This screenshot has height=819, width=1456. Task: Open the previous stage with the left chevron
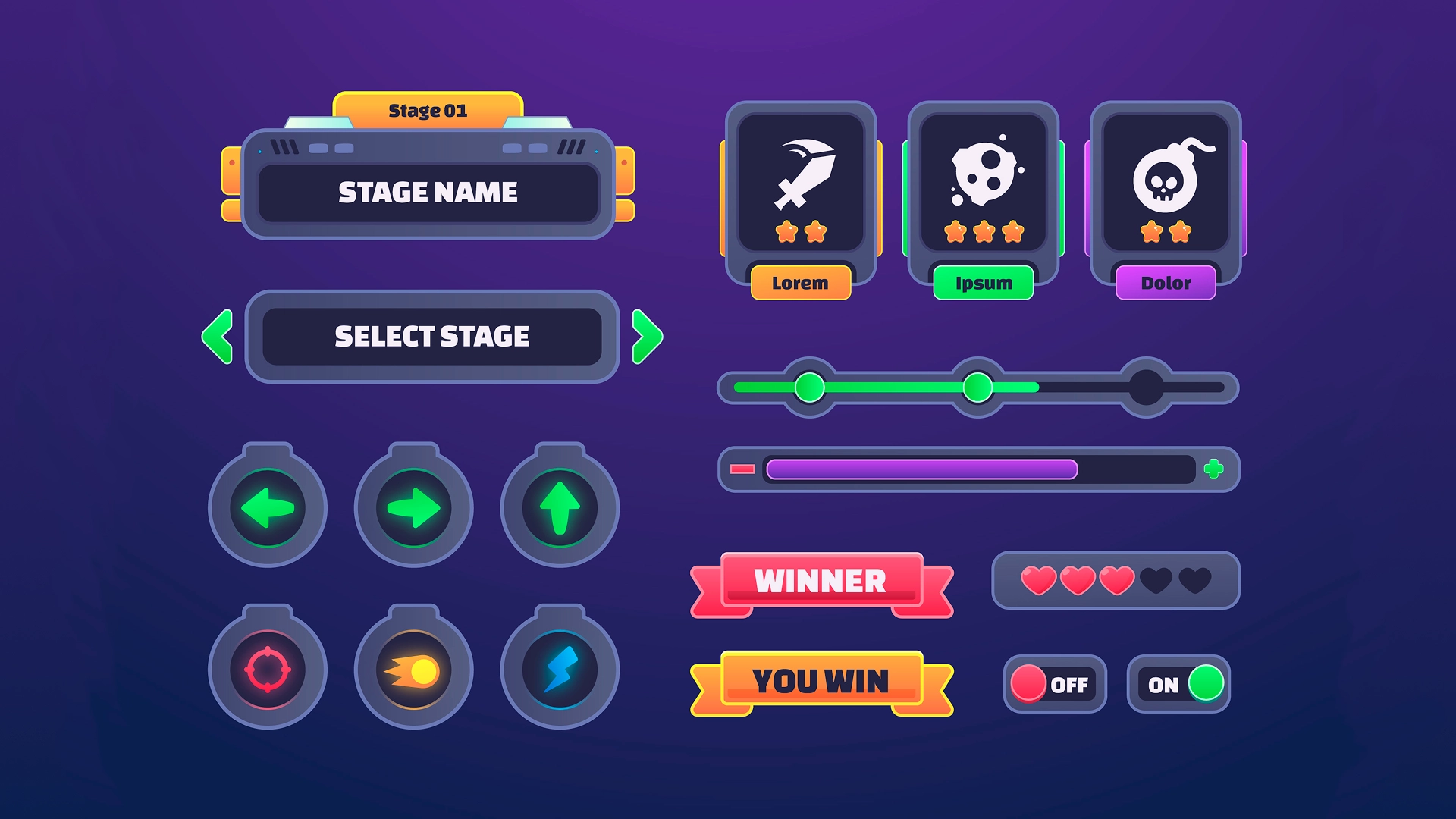click(216, 336)
